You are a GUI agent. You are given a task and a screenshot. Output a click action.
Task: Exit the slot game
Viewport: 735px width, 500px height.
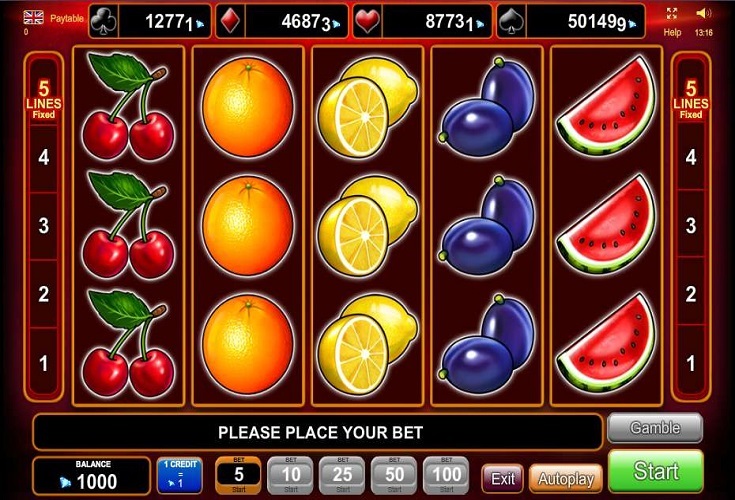coord(502,477)
